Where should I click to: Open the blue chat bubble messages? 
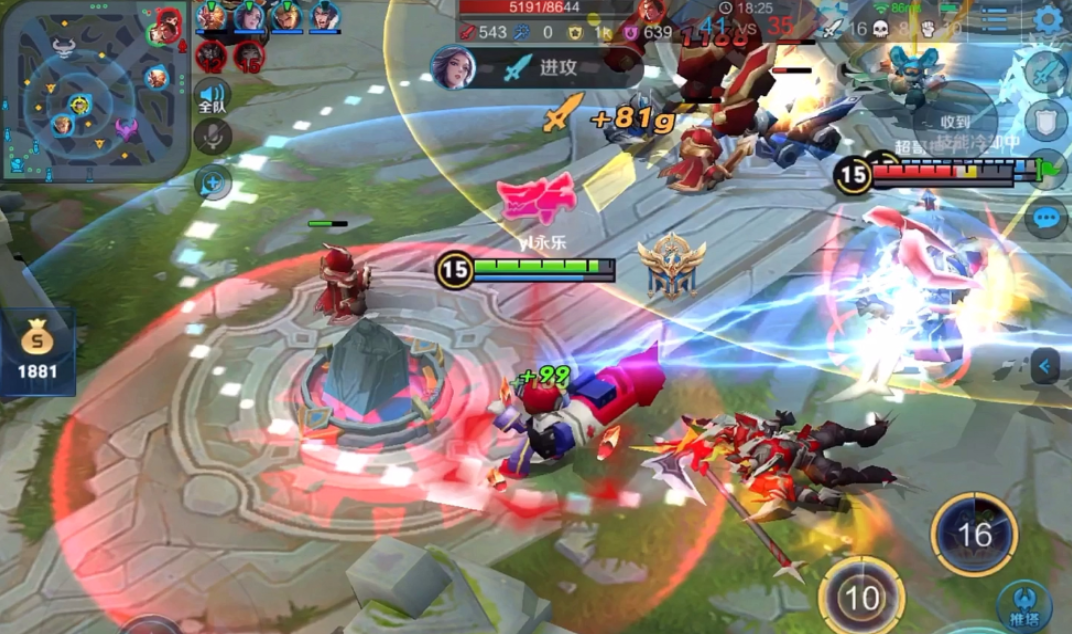(1046, 217)
